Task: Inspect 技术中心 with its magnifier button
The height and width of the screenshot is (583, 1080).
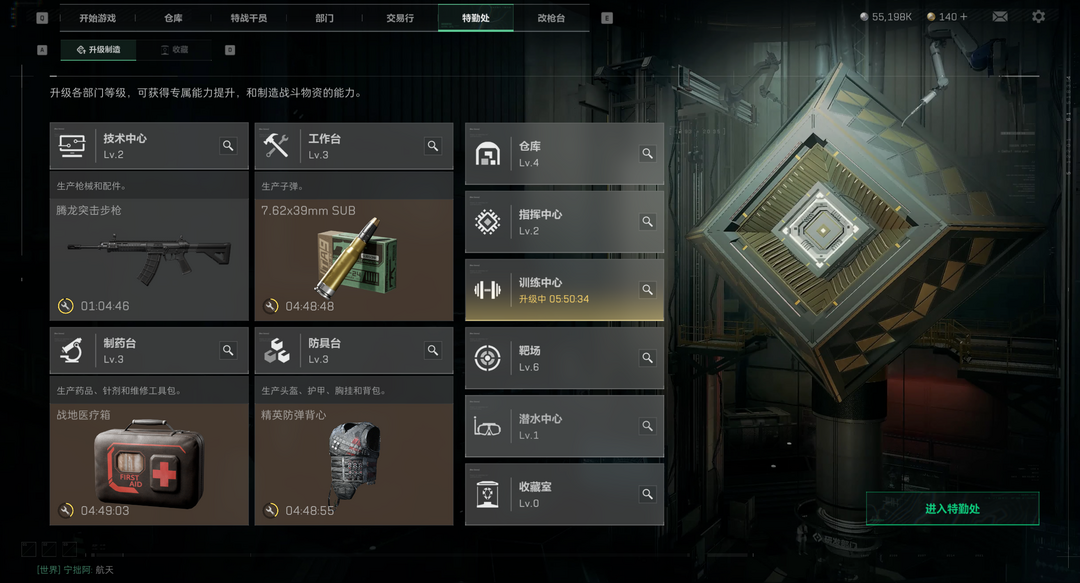Action: point(228,146)
